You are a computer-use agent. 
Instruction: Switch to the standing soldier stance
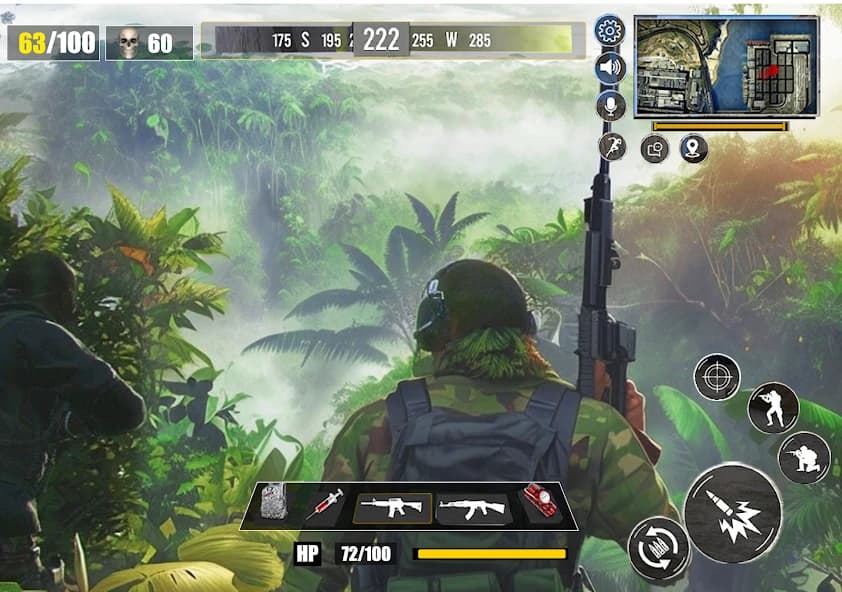point(772,407)
